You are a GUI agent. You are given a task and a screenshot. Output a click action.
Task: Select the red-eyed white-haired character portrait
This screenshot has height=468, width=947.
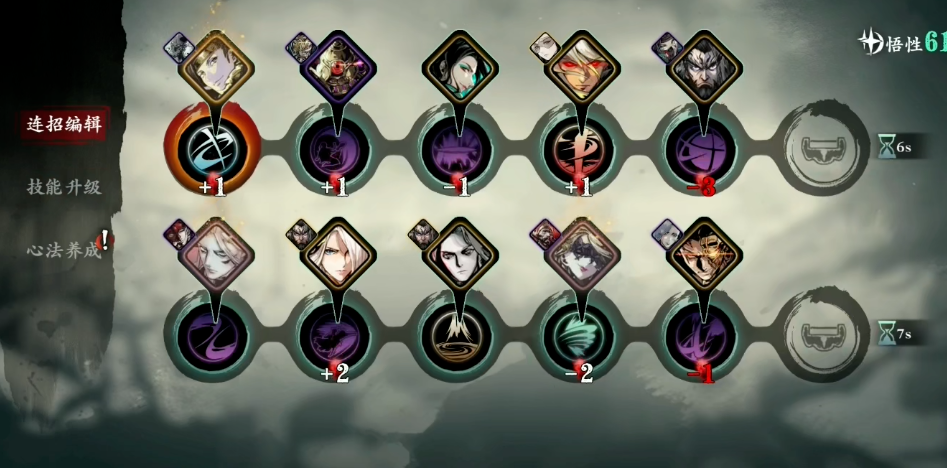click(582, 67)
